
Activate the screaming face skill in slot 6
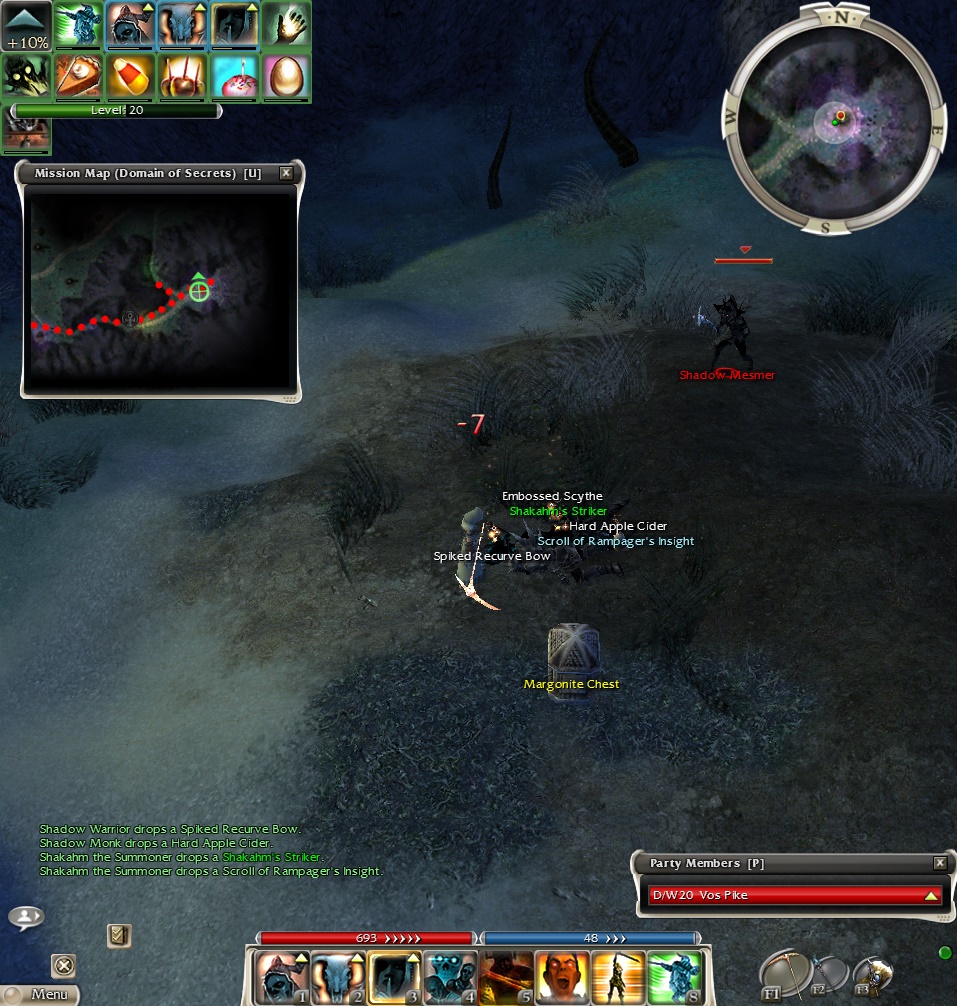(563, 977)
